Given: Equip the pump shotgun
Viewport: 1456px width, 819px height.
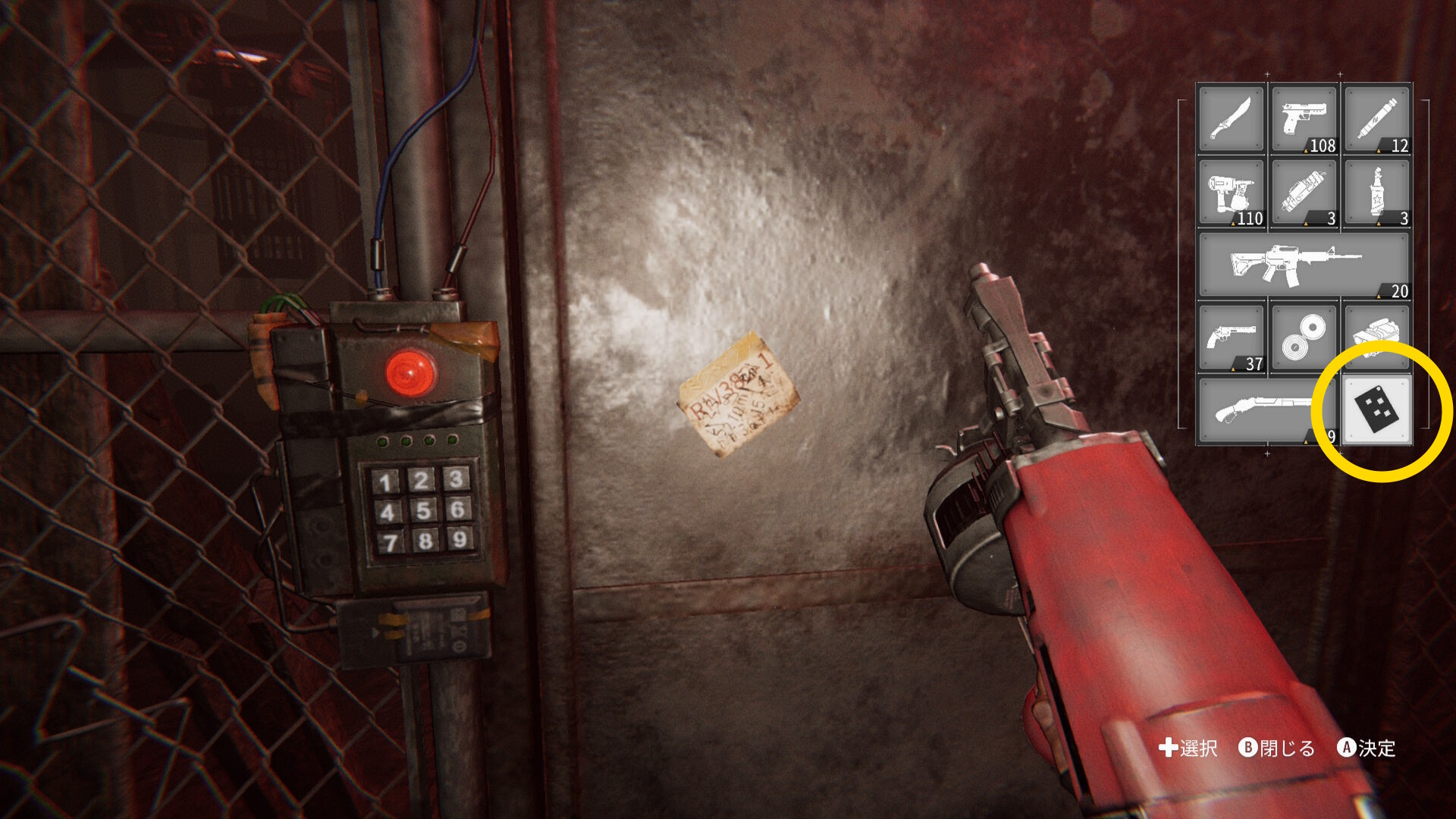Looking at the screenshot, I should [1259, 410].
